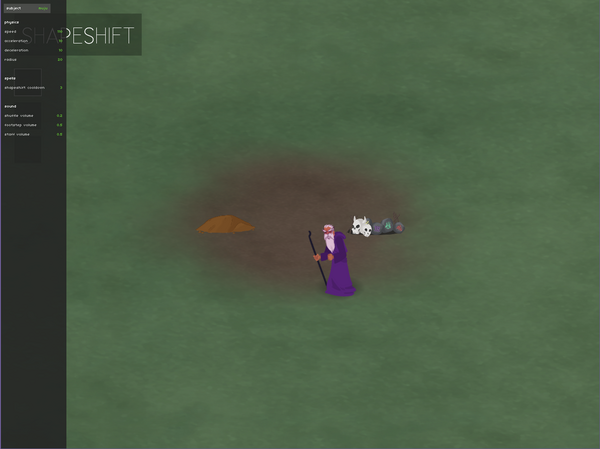This screenshot has height=449, width=600.
Task: Select the radius value field
Action: coord(60,59)
